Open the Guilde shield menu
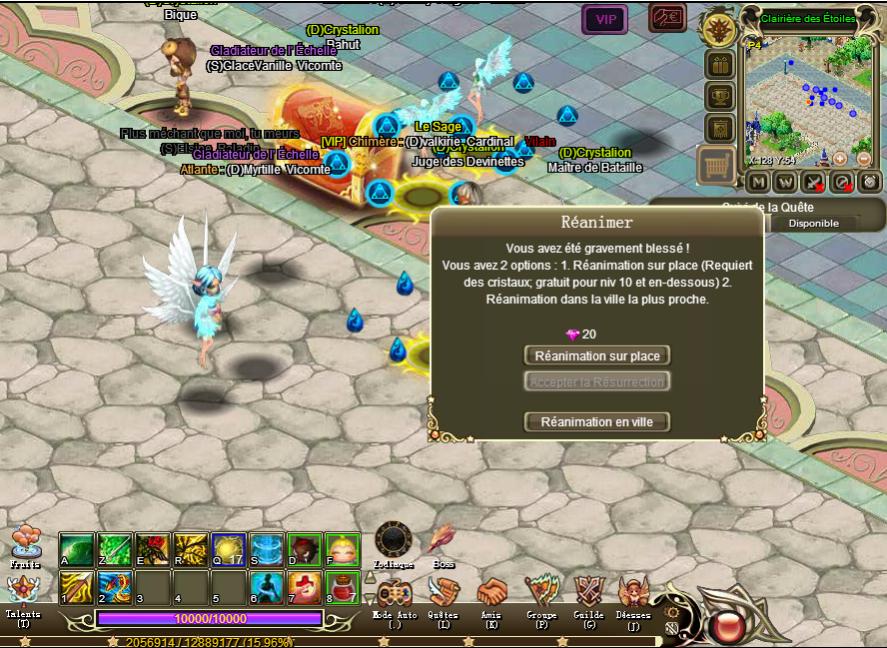Viewport: 887px width, 648px height. click(x=589, y=592)
